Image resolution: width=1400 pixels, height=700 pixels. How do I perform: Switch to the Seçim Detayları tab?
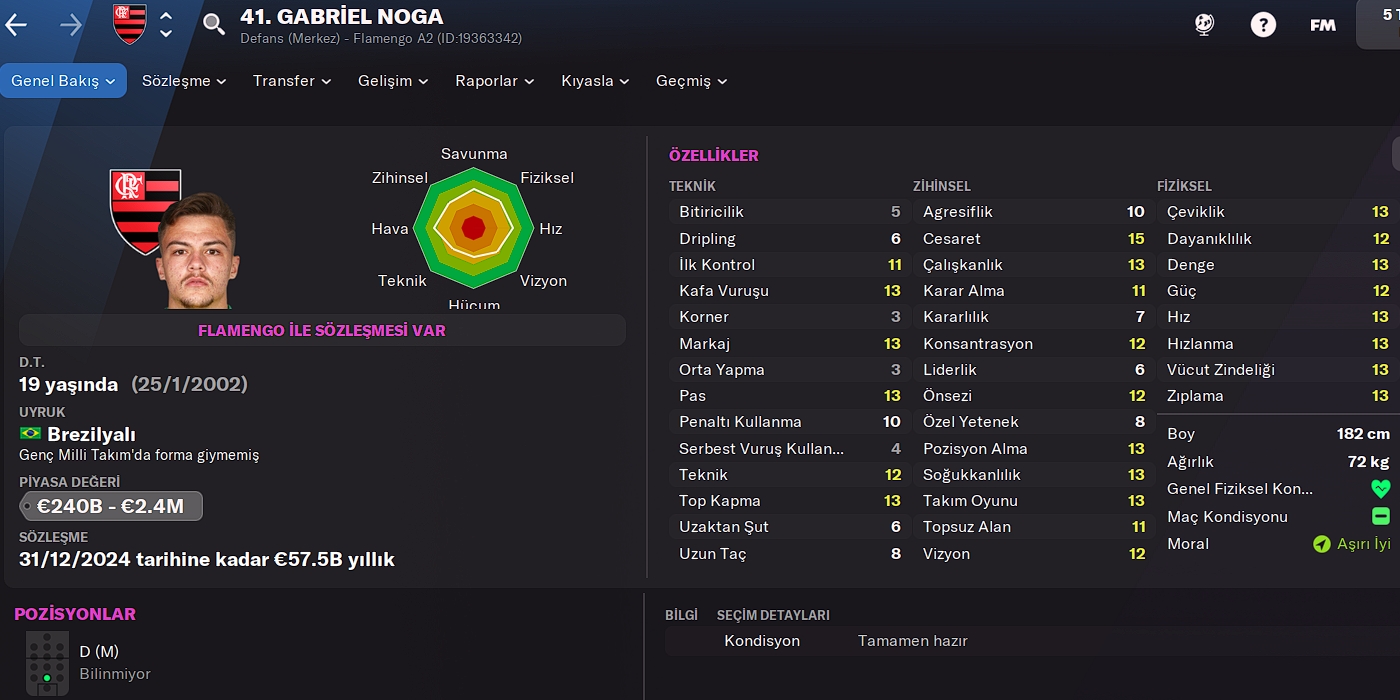point(773,615)
